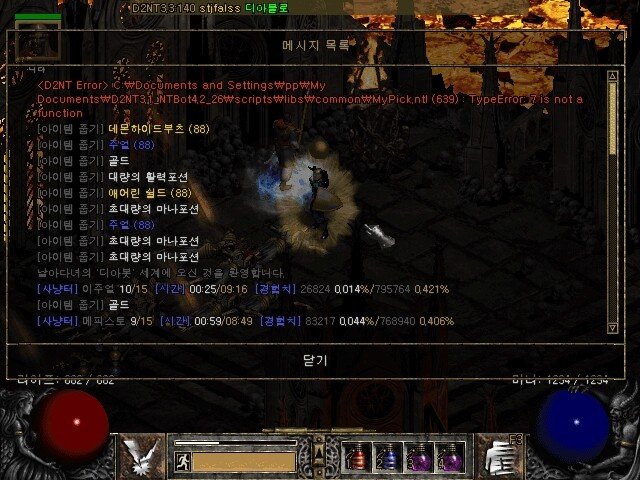
Task: Select the left-click attack skill icon
Action: click(x=139, y=457)
